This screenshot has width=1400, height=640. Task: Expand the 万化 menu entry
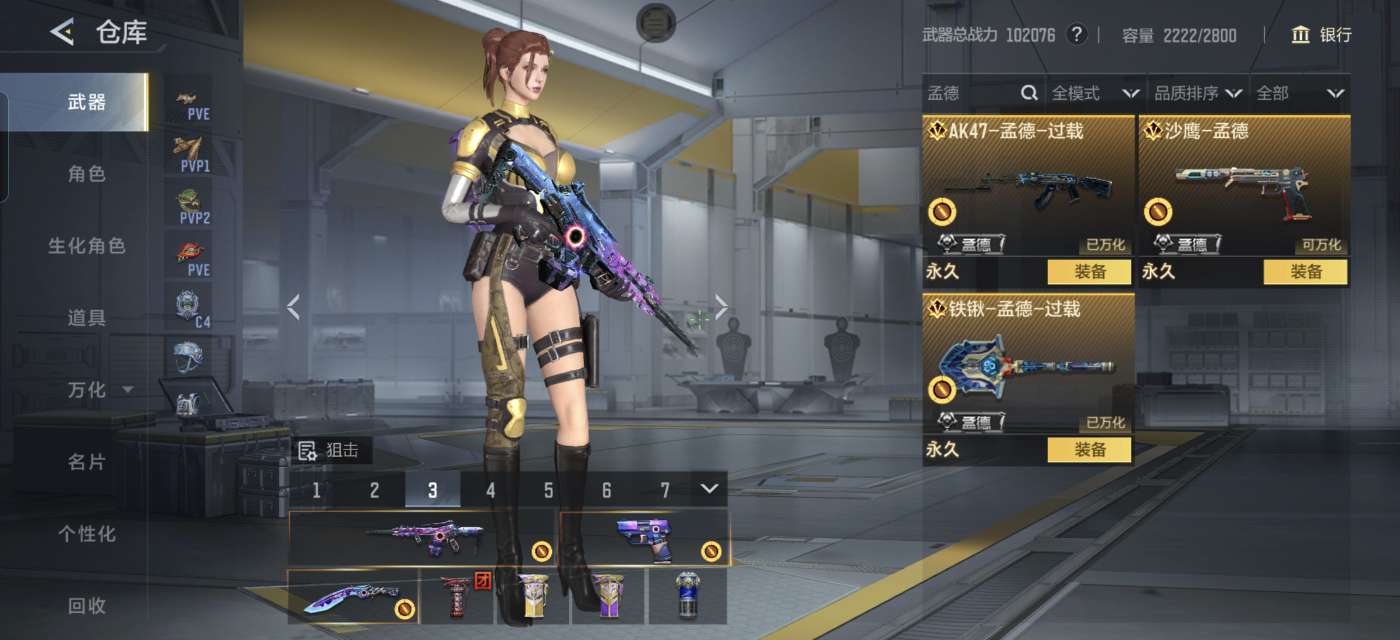tap(99, 390)
